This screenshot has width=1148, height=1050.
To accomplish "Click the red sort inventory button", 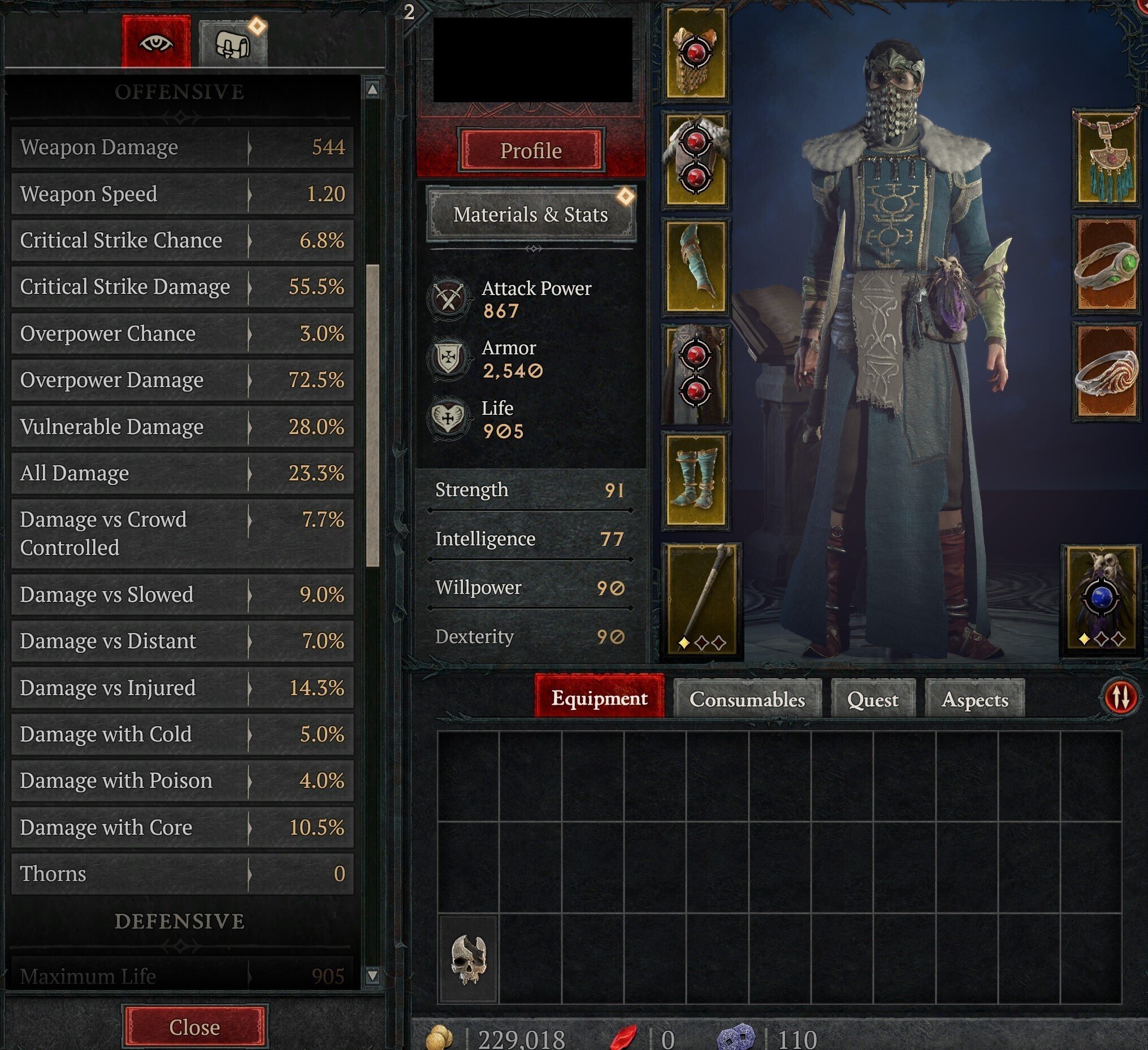I will [x=1121, y=697].
